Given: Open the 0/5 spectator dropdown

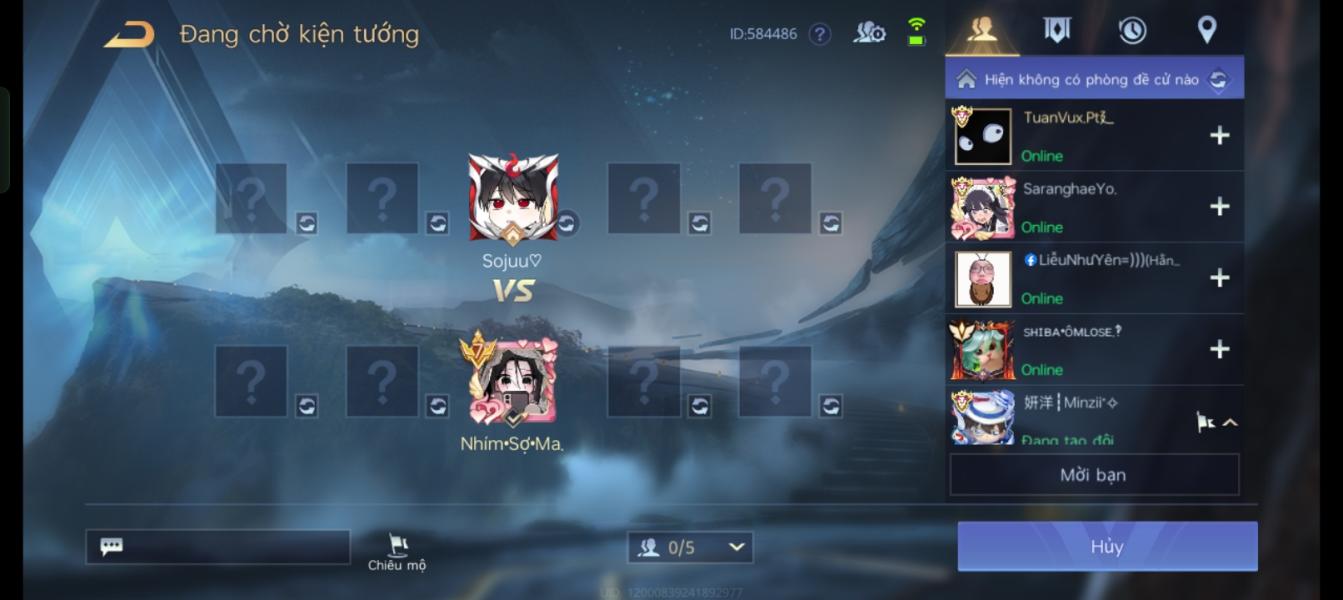Looking at the screenshot, I should 690,547.
